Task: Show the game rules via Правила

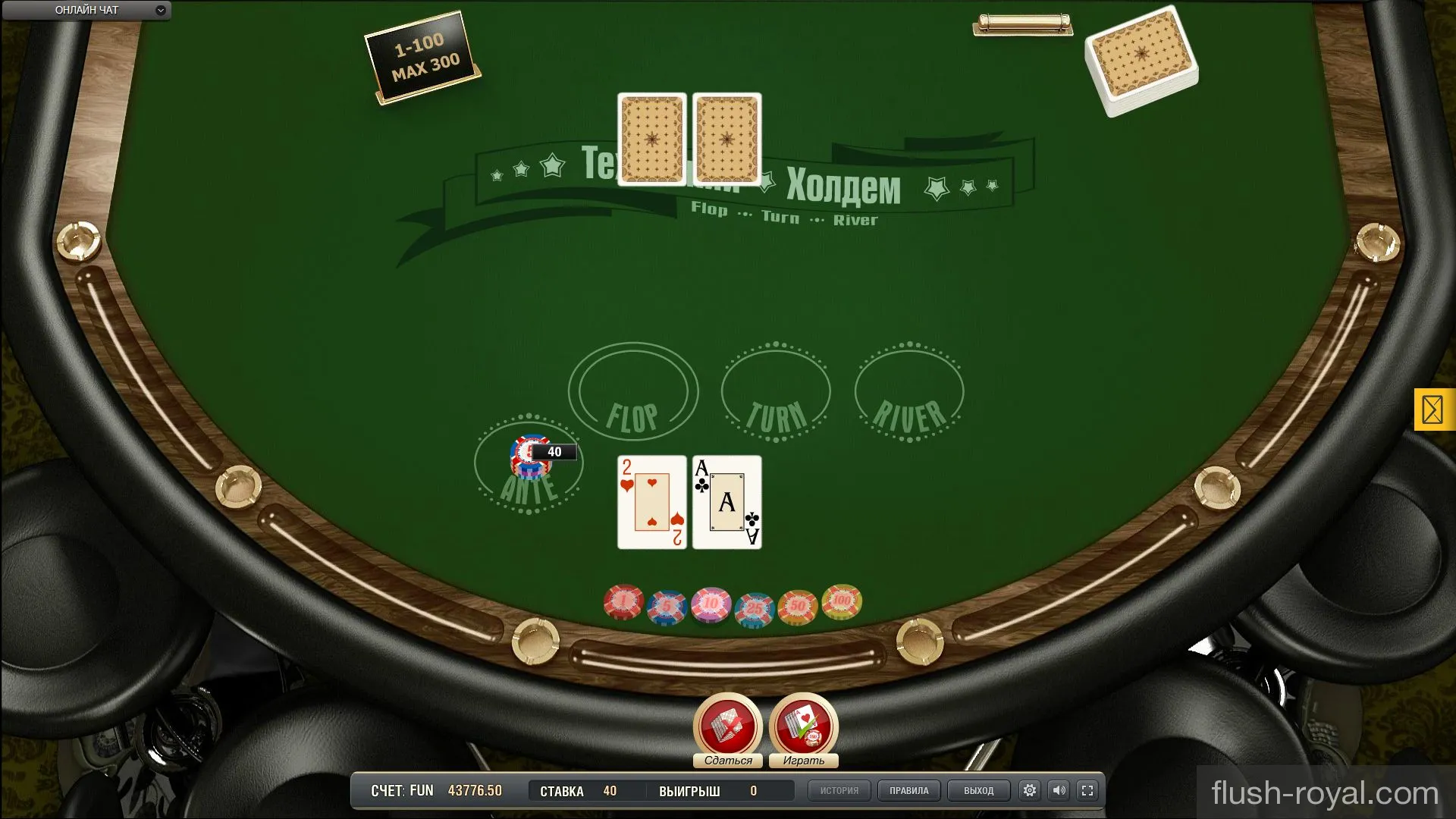Action: (x=908, y=790)
